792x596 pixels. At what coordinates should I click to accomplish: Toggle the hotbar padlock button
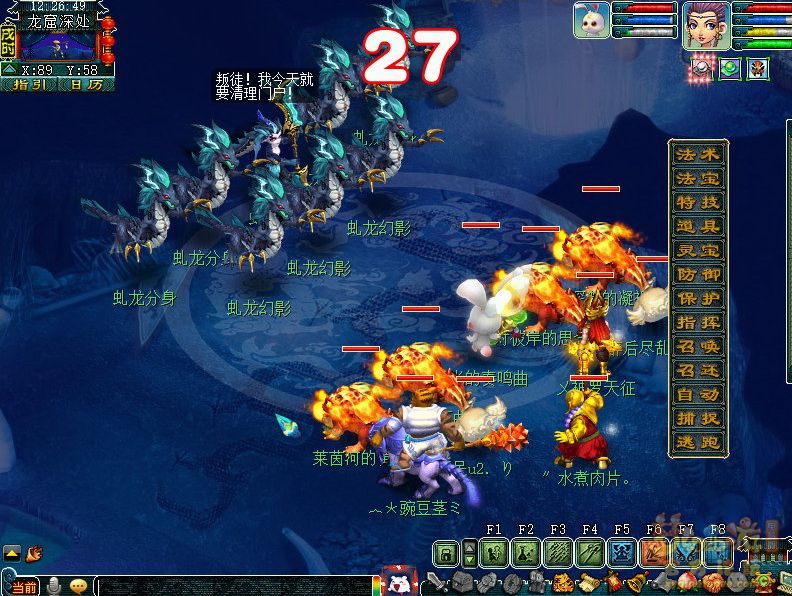click(x=446, y=552)
